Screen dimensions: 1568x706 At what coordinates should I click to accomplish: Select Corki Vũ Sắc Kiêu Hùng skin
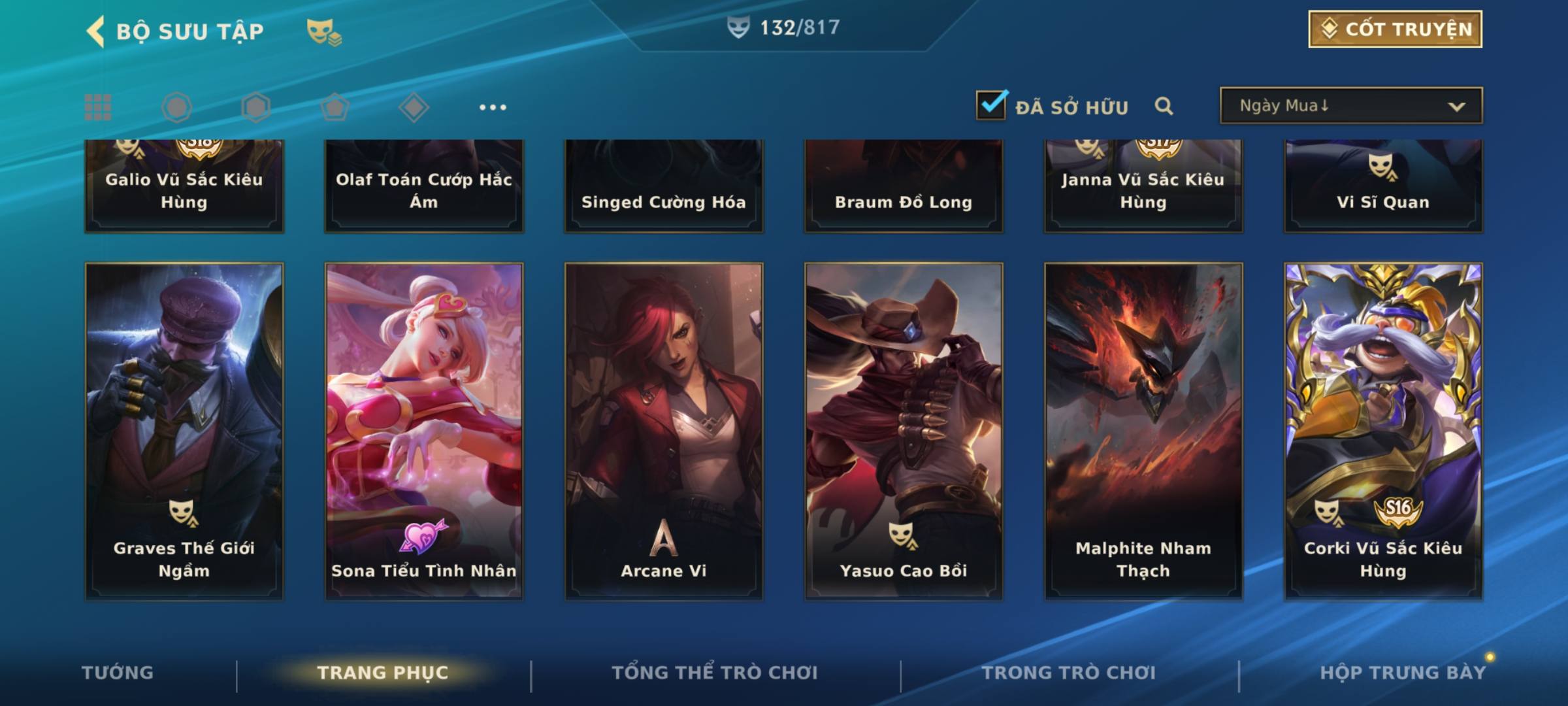(x=1383, y=431)
